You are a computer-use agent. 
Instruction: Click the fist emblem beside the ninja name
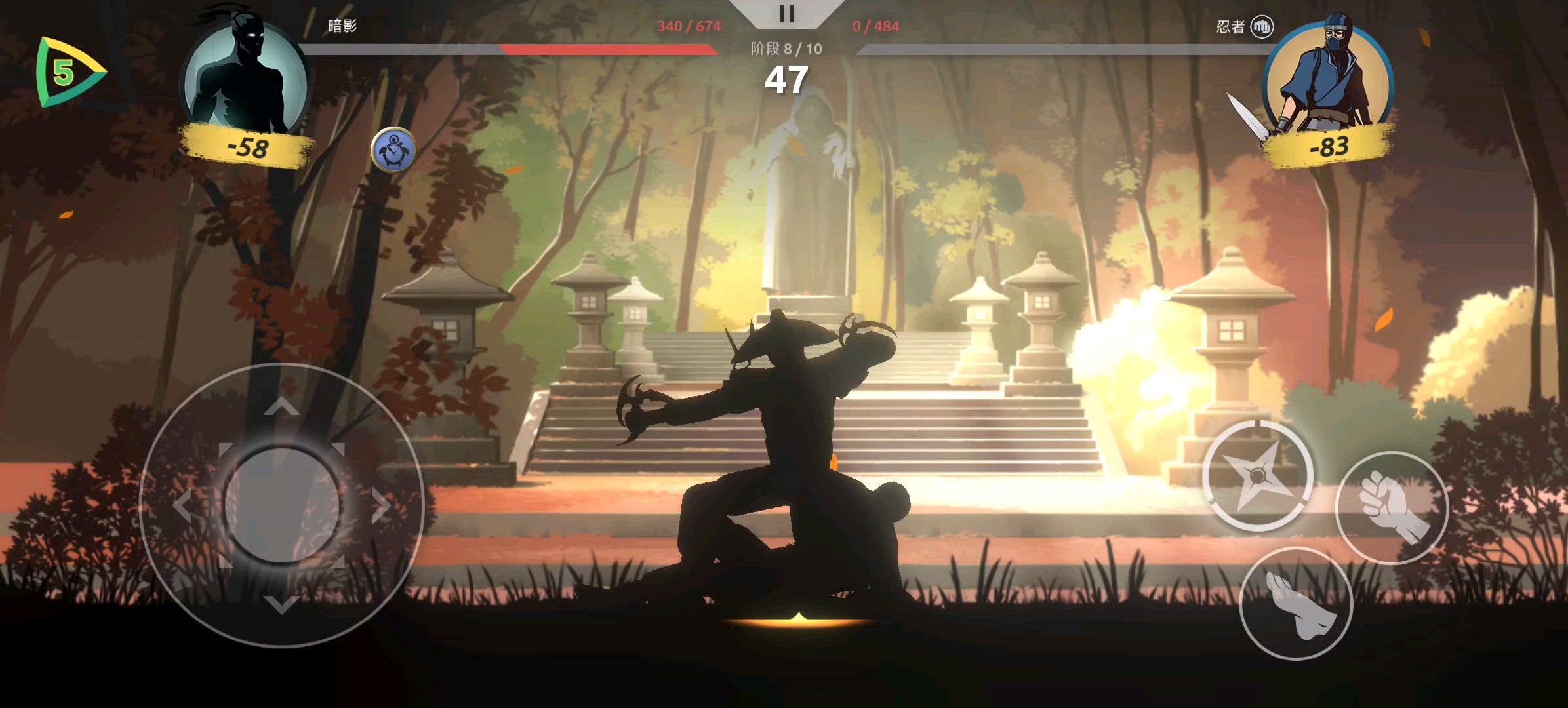pyautogui.click(x=1262, y=27)
